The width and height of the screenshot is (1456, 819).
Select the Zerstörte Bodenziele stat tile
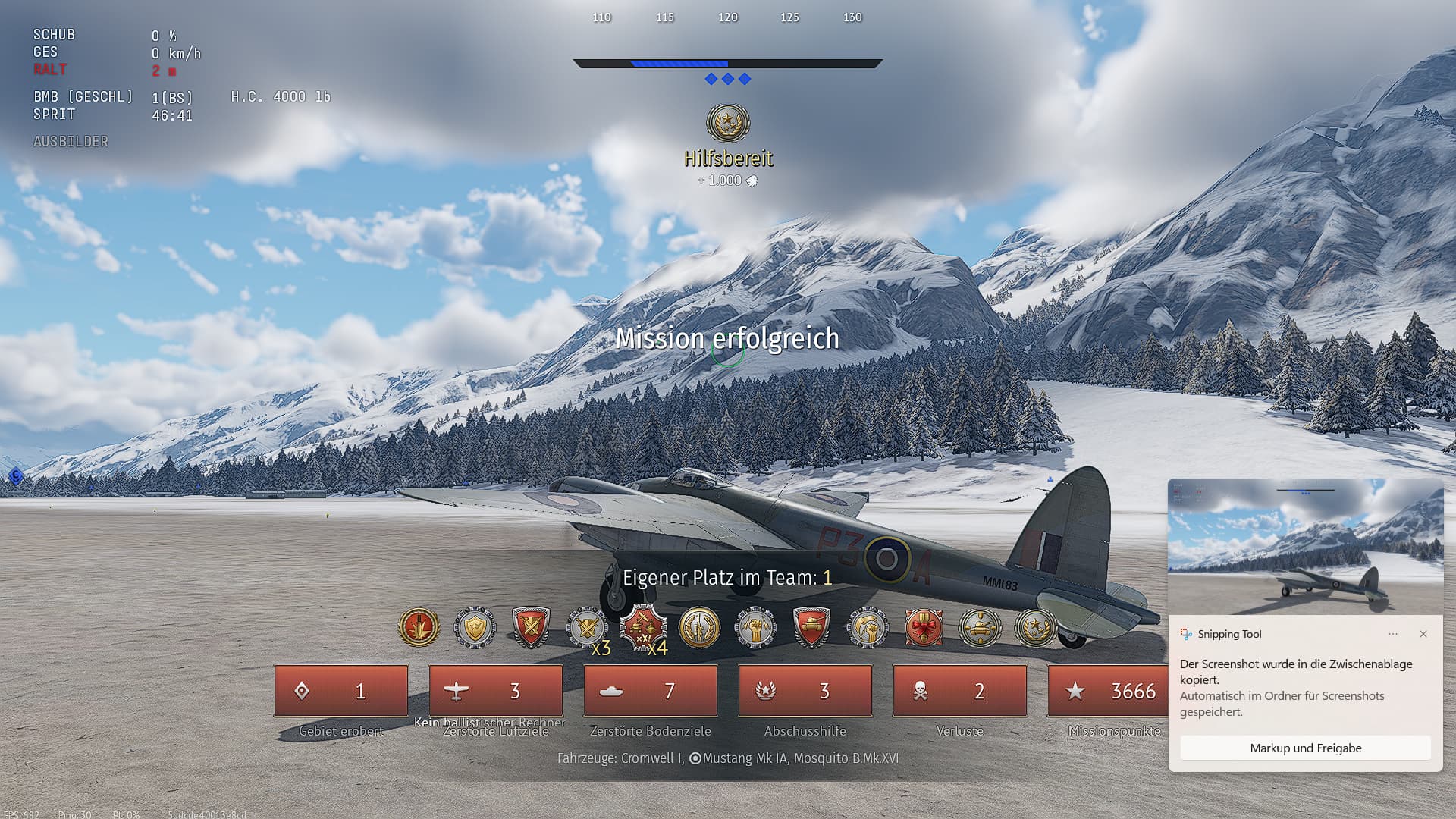[x=651, y=691]
